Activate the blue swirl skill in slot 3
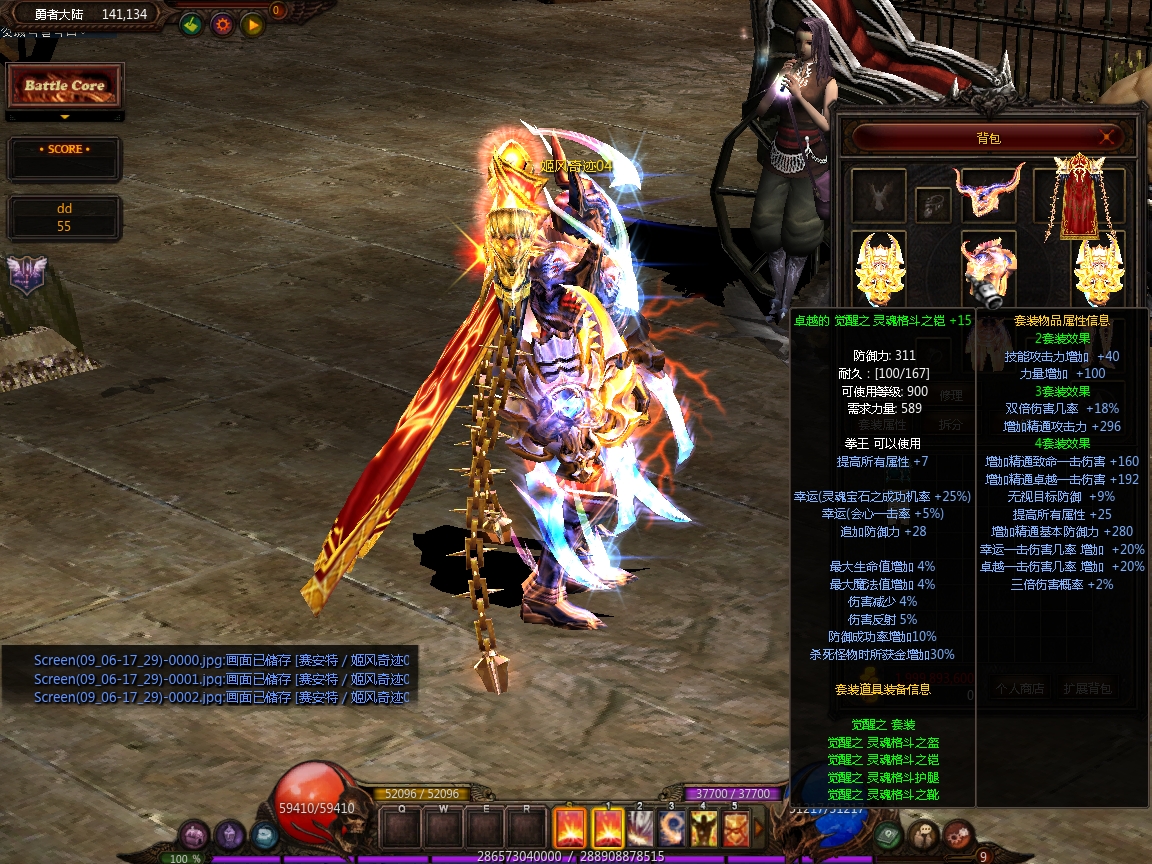Viewport: 1152px width, 864px height. (672, 829)
